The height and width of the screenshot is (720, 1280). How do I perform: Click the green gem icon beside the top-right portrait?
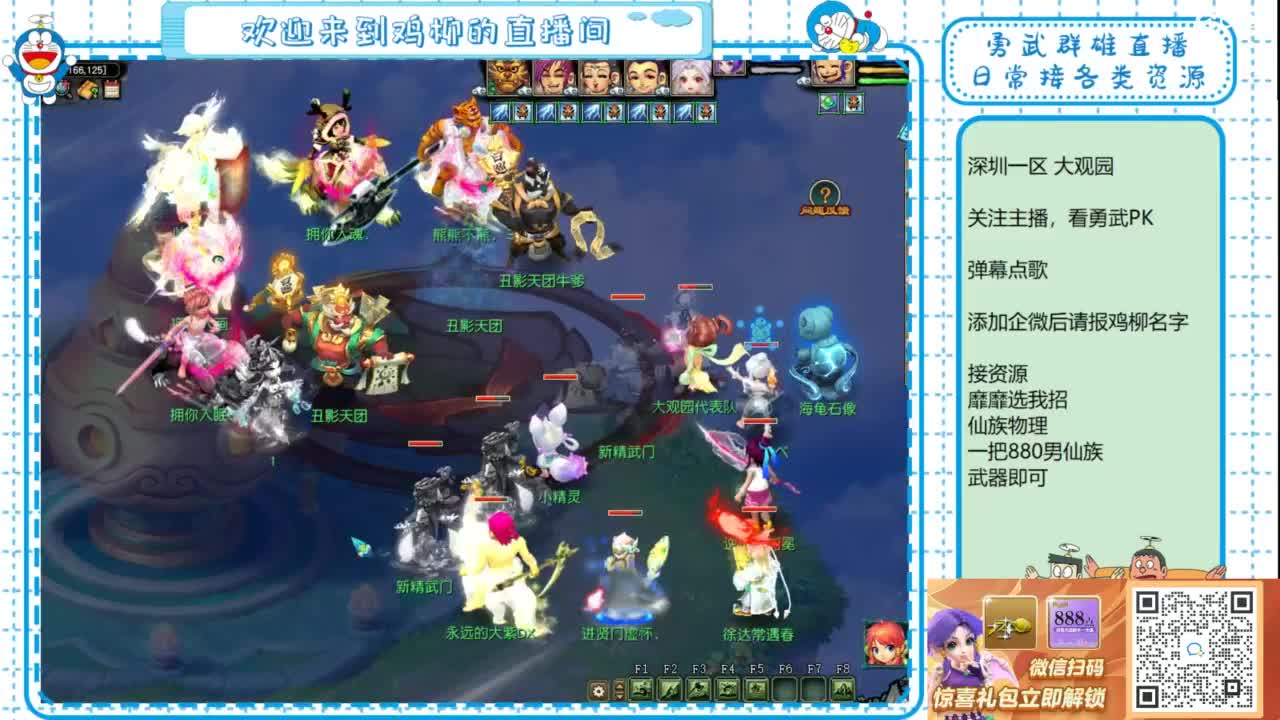[x=829, y=103]
